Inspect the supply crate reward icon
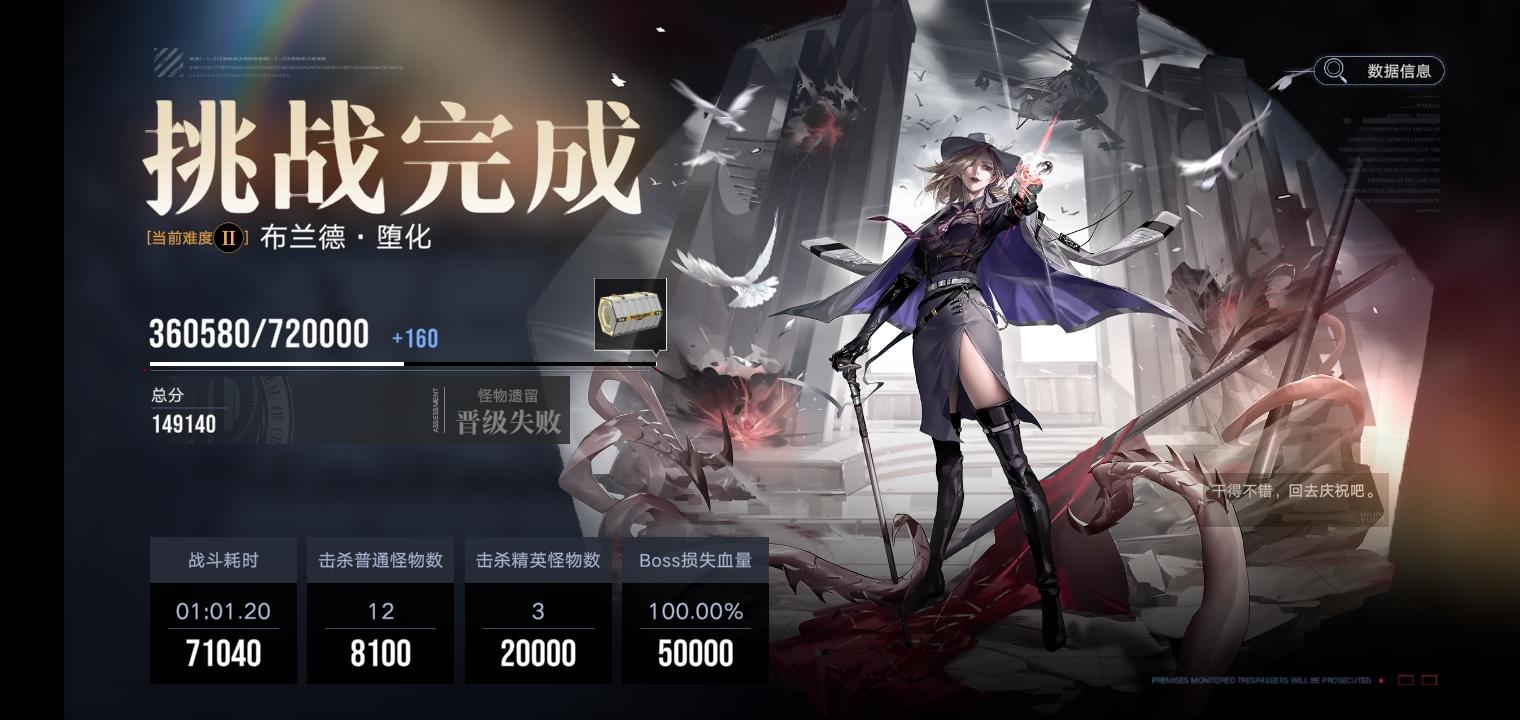Viewport: 1520px width, 720px height. click(x=630, y=313)
